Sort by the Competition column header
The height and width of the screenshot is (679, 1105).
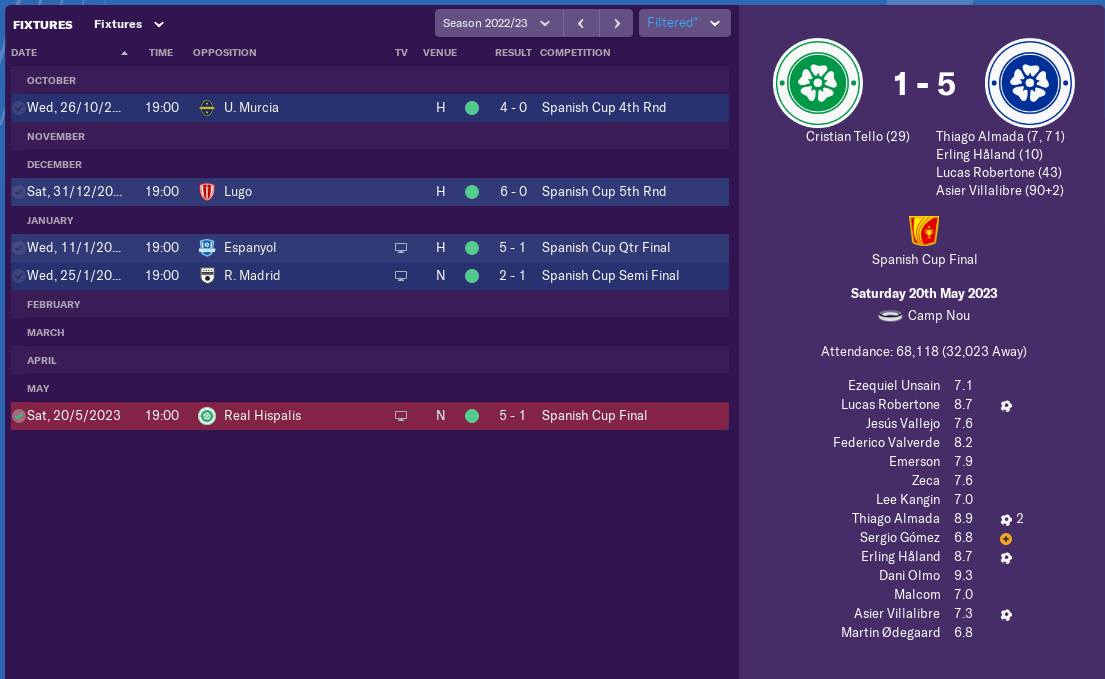pyautogui.click(x=574, y=53)
